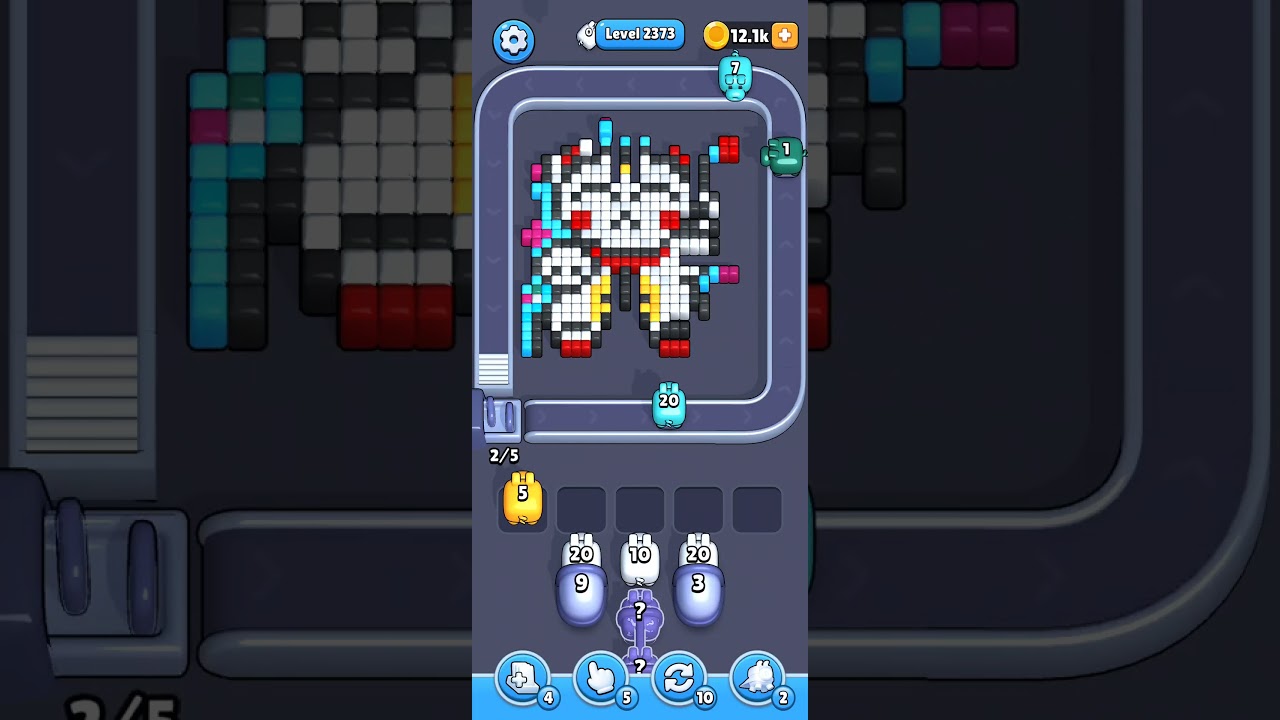Select the green worm numbered 1
Viewport: 1280px width, 720px height.
coord(785,155)
